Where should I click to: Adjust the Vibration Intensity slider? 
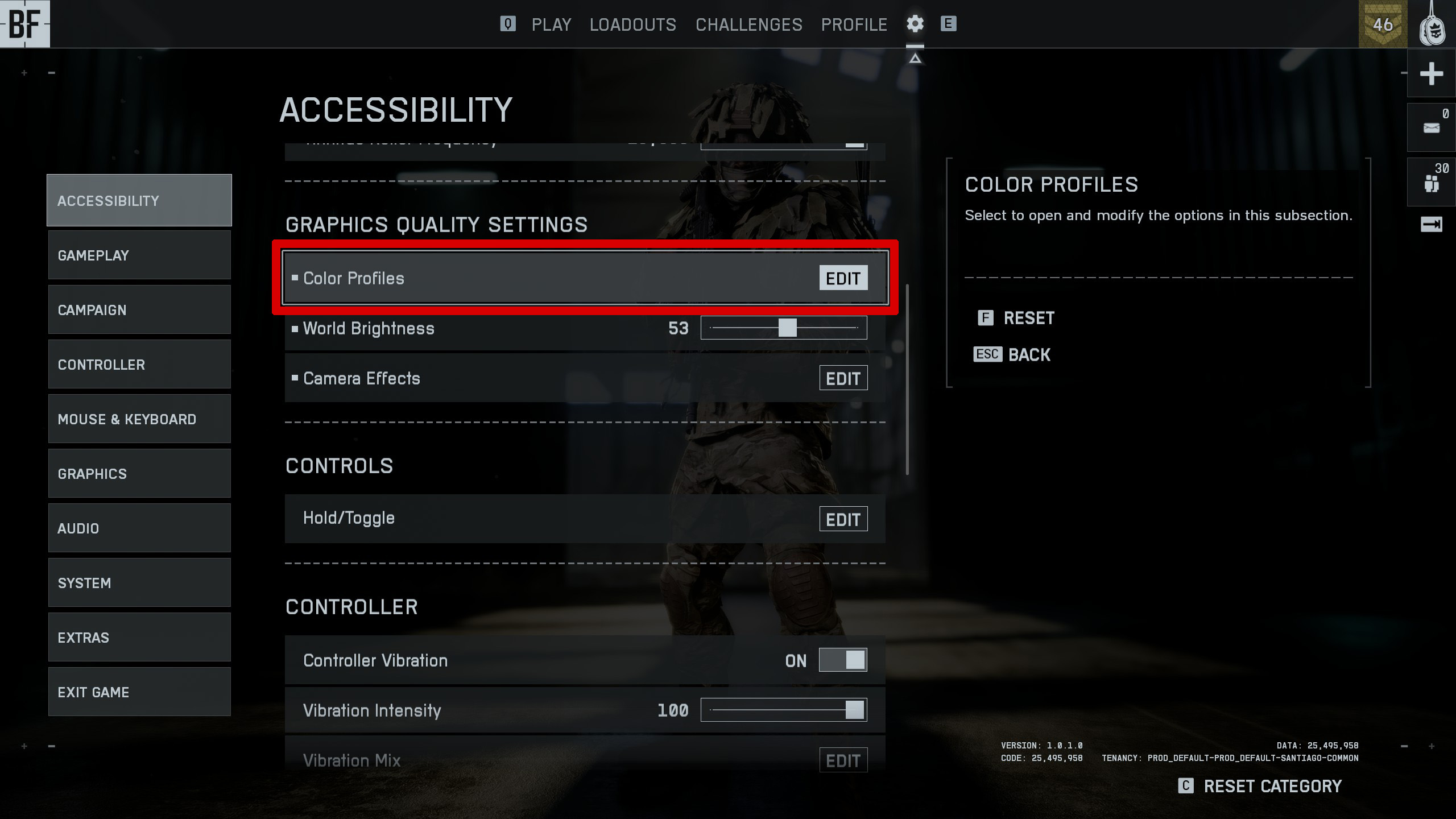[854, 710]
